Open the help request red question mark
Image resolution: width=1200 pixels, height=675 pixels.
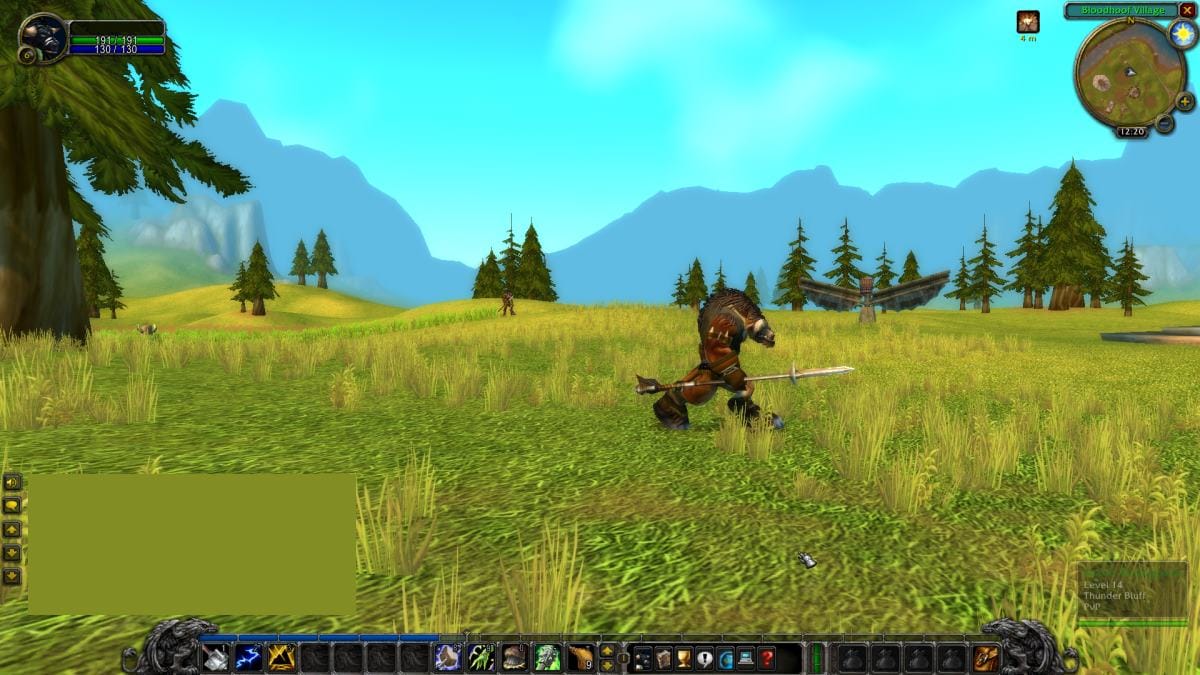(766, 658)
